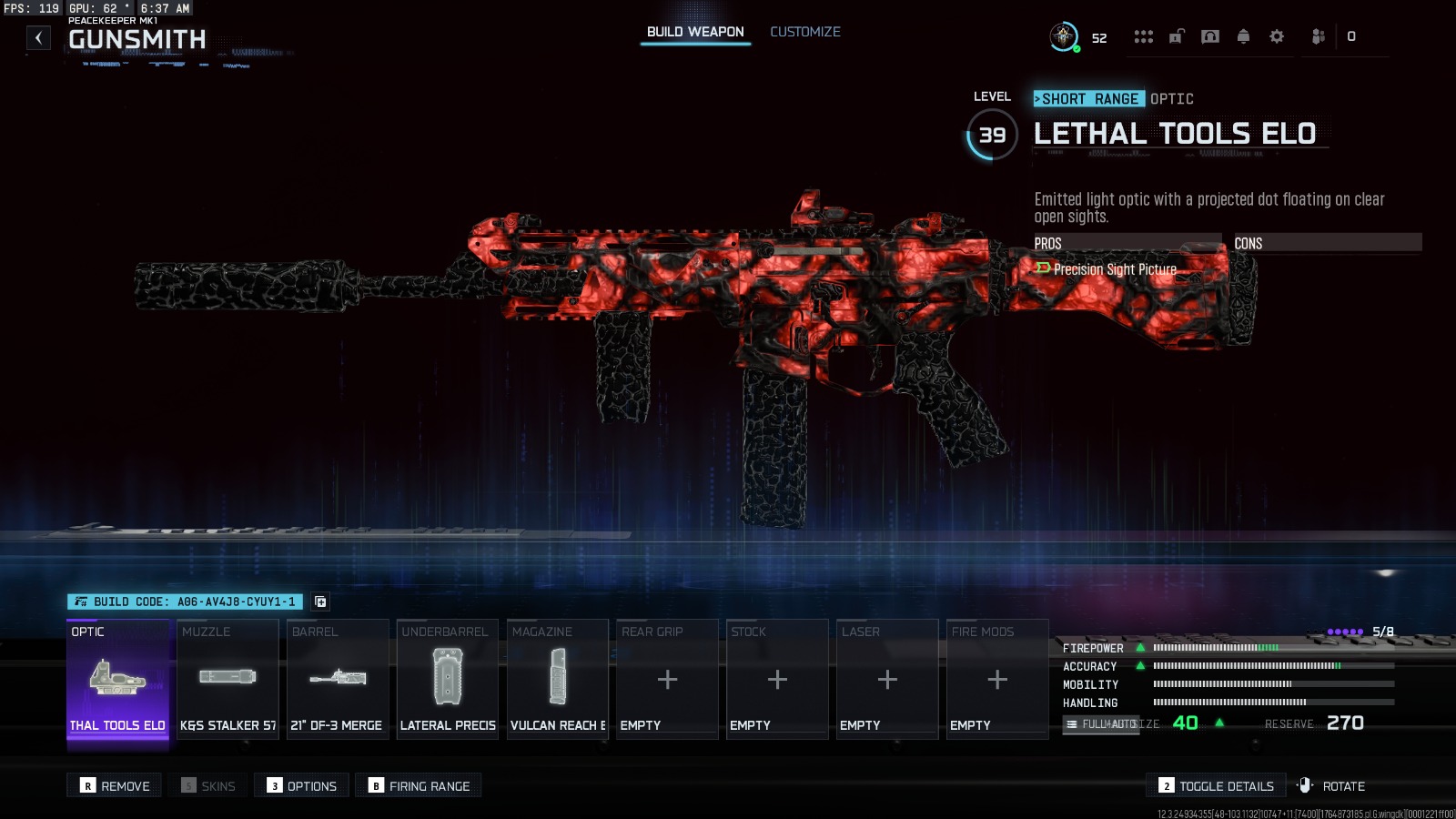Remove the equipped optic attachment
This screenshot has width=1456, height=819.
pos(115,785)
